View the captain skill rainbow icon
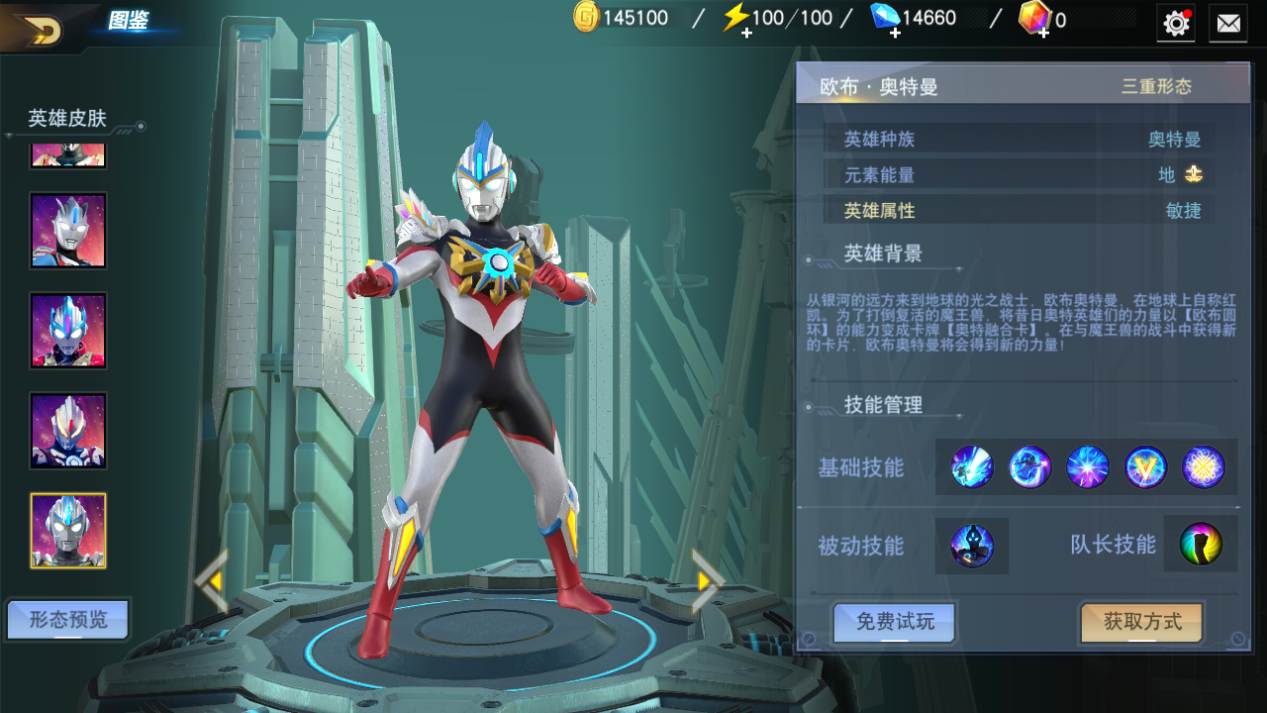 (x=1200, y=545)
